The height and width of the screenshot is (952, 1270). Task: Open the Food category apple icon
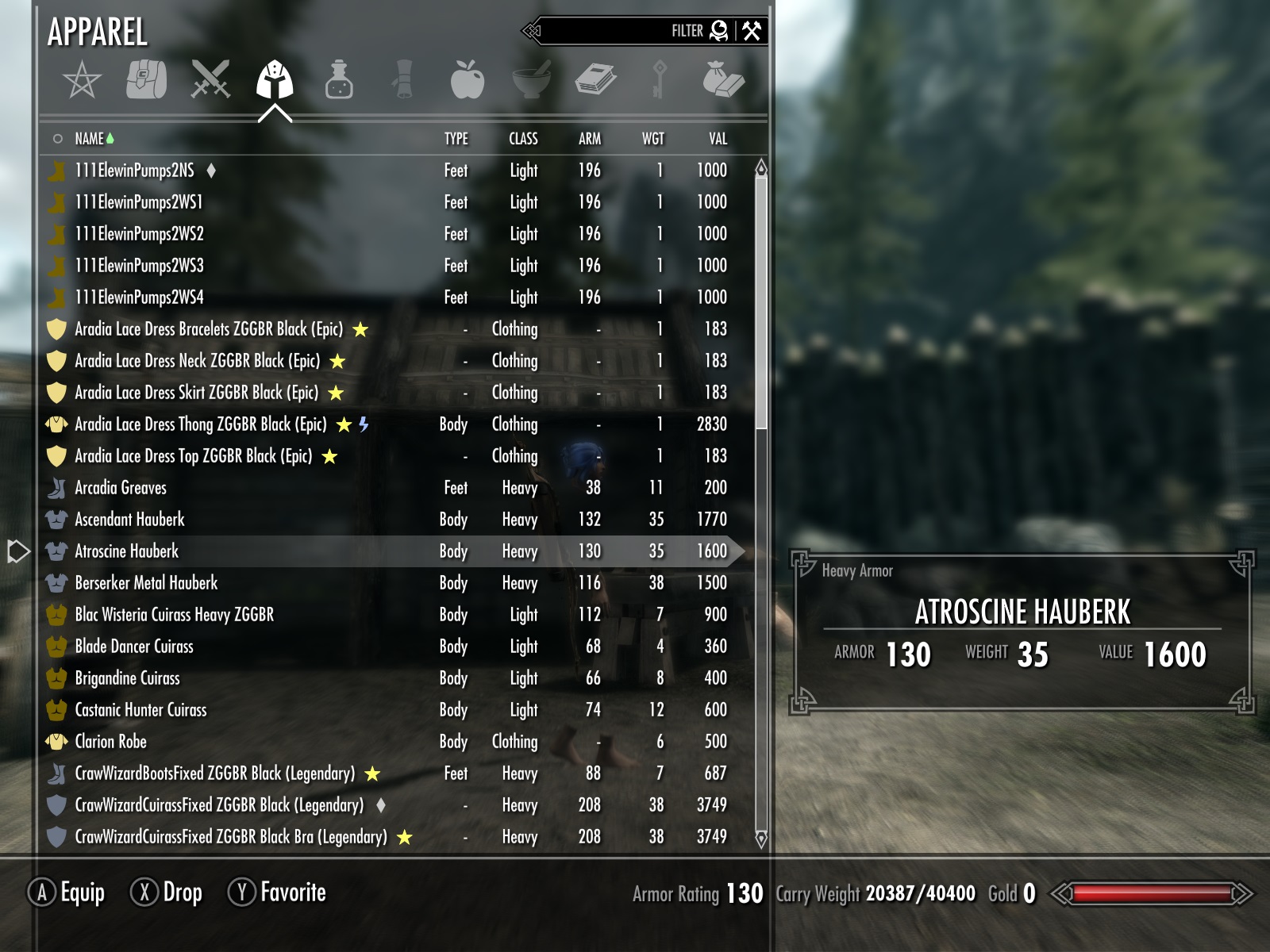point(468,78)
